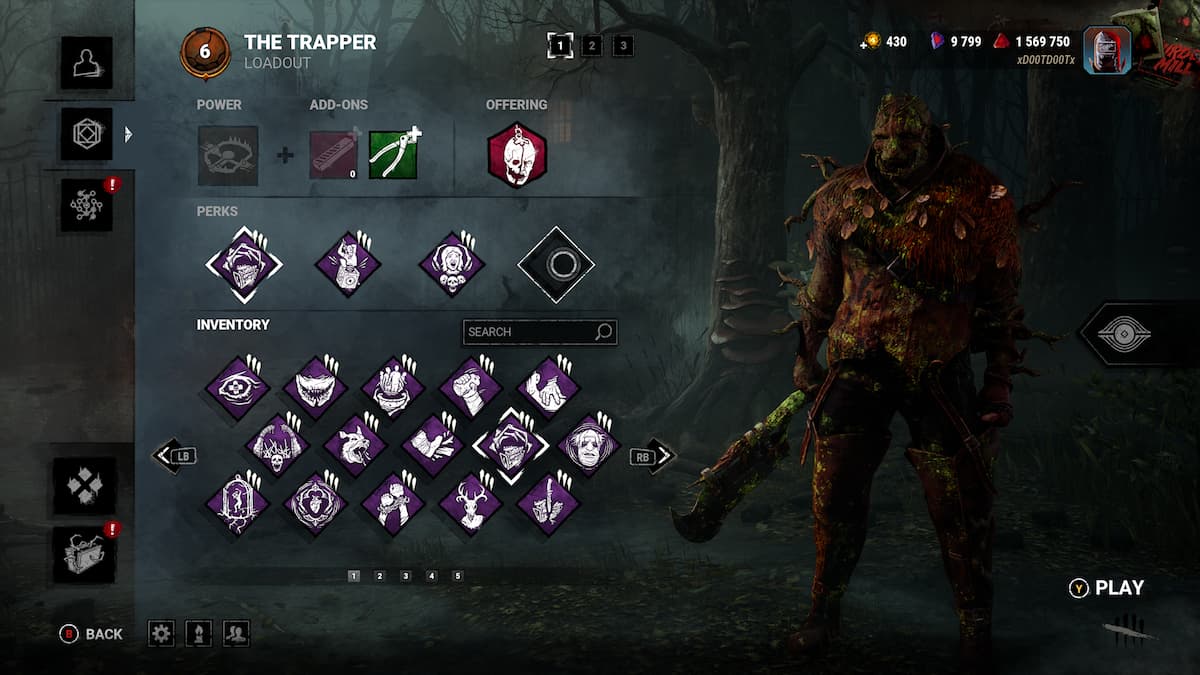Pick the deer skull perk

pyautogui.click(x=471, y=503)
